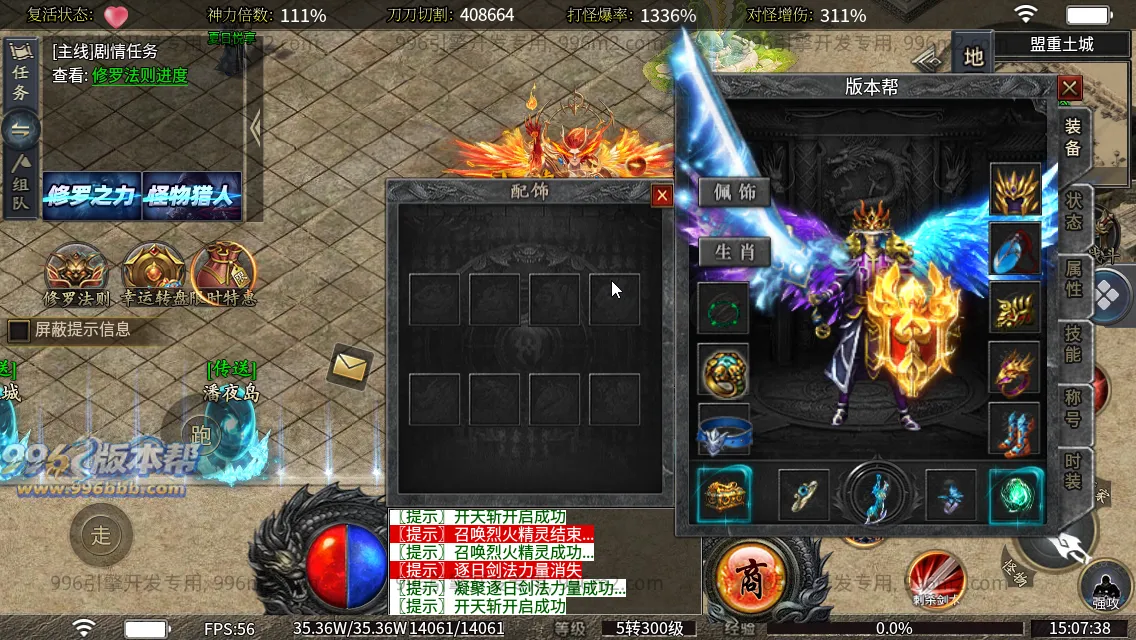Close the 版本帮 character panel
The image size is (1136, 640).
coord(1070,88)
